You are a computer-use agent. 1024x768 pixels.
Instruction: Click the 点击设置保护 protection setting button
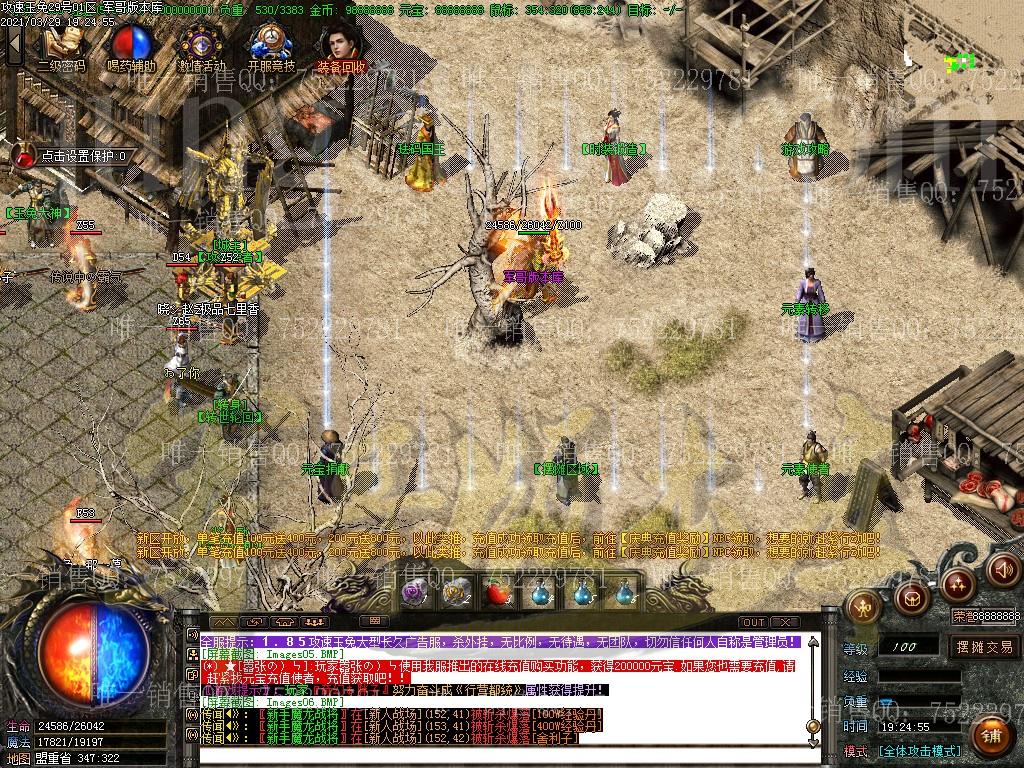click(74, 156)
